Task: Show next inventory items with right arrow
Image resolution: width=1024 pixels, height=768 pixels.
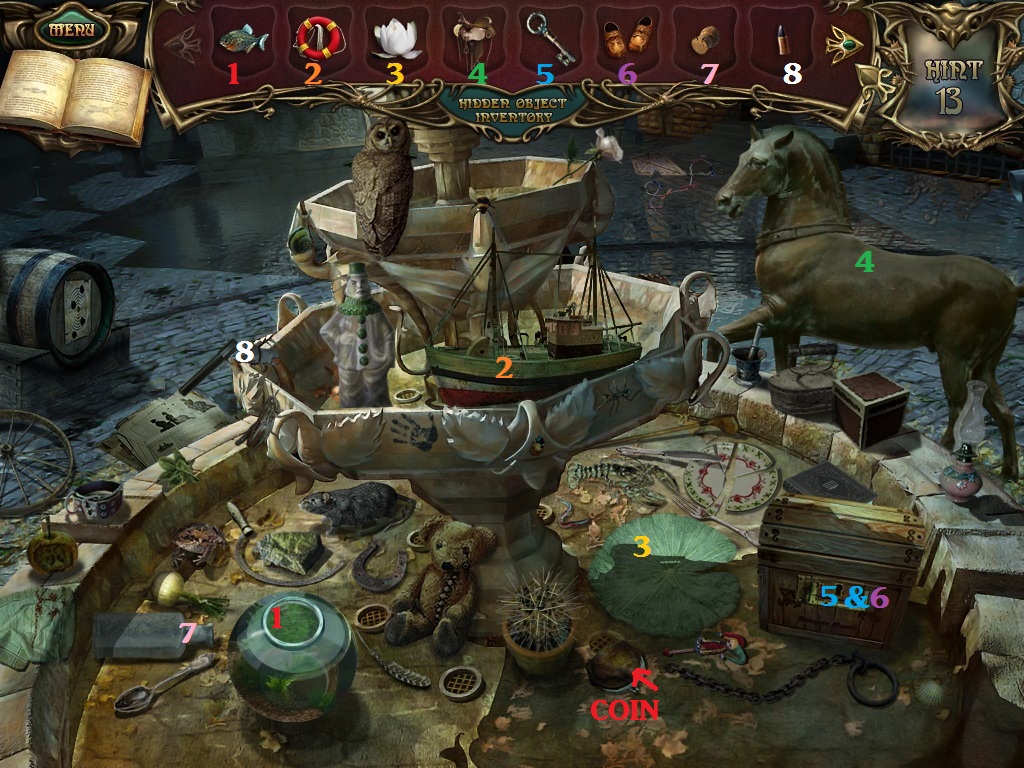Action: pyautogui.click(x=843, y=43)
